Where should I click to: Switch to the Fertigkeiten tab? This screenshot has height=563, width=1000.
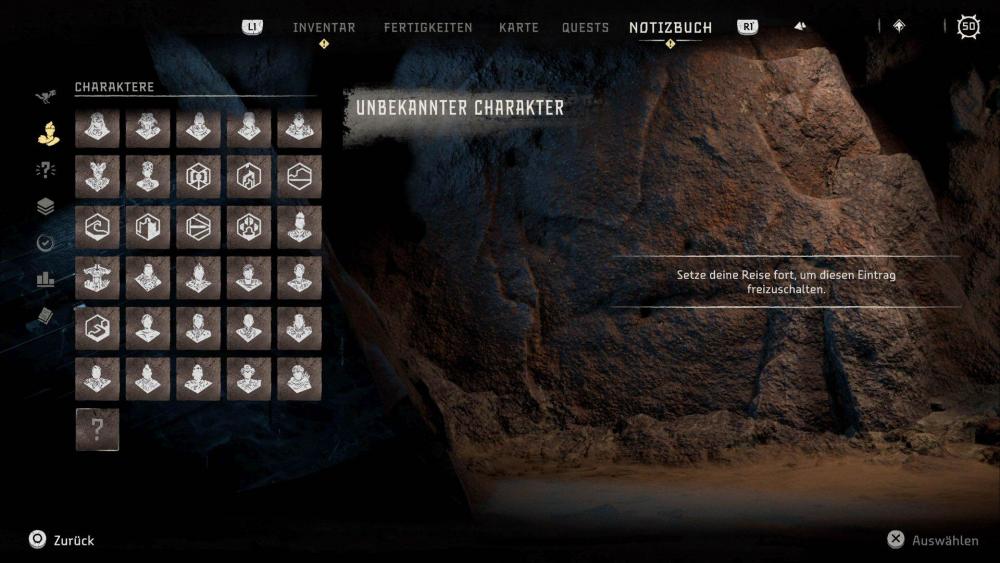click(428, 28)
